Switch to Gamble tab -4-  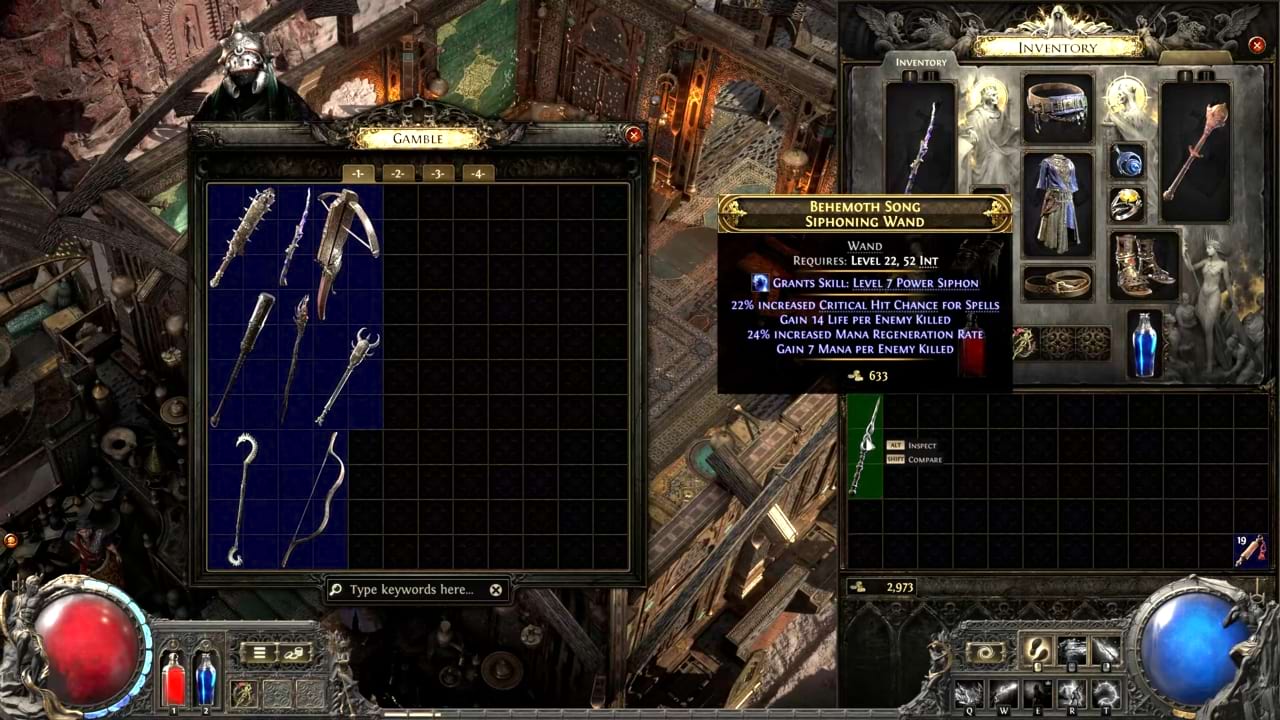[478, 173]
